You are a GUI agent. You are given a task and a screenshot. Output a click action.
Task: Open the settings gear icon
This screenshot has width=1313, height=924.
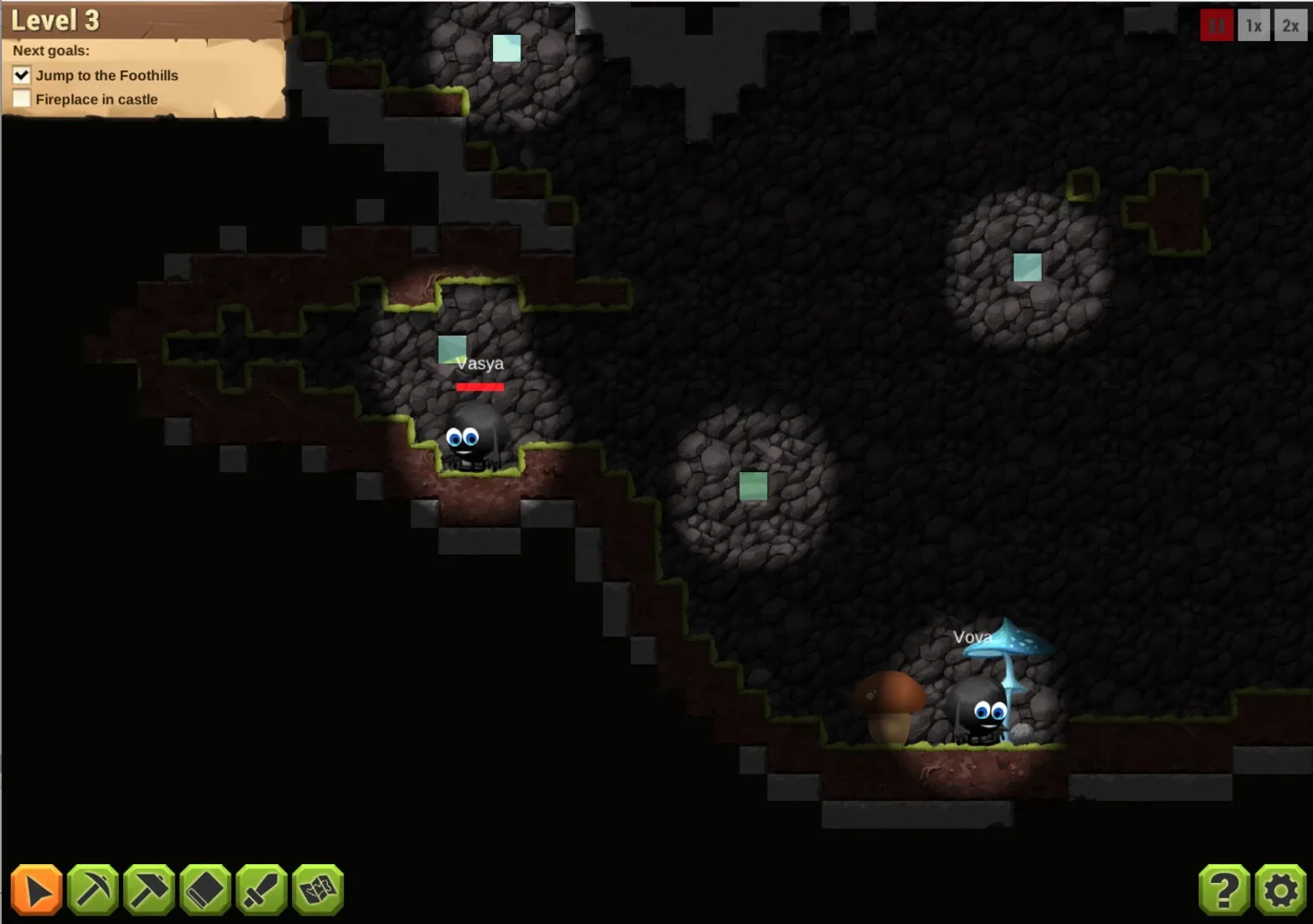pos(1280,890)
